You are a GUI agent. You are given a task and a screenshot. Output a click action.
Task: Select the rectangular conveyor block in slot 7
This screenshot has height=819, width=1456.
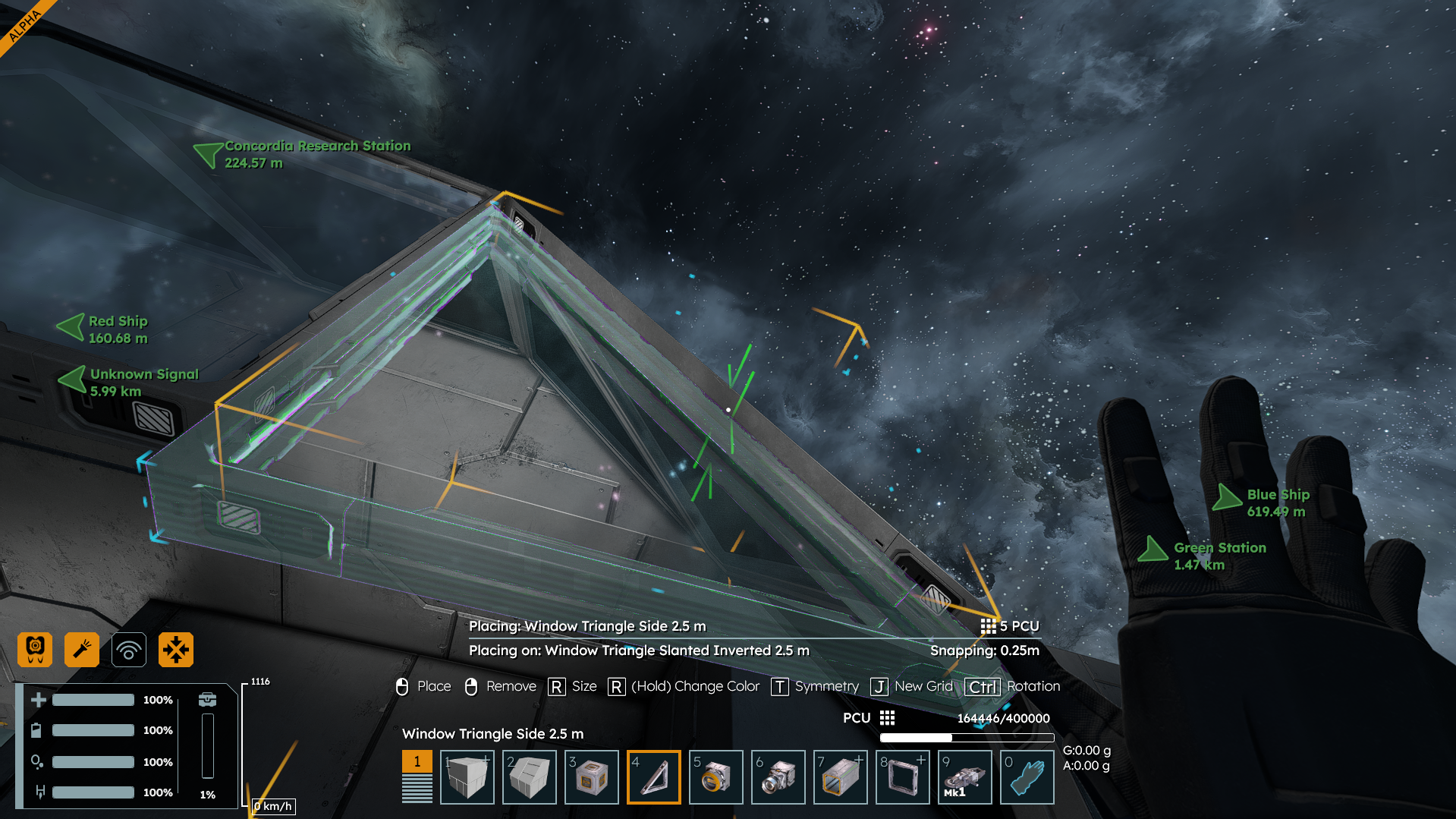(x=840, y=777)
